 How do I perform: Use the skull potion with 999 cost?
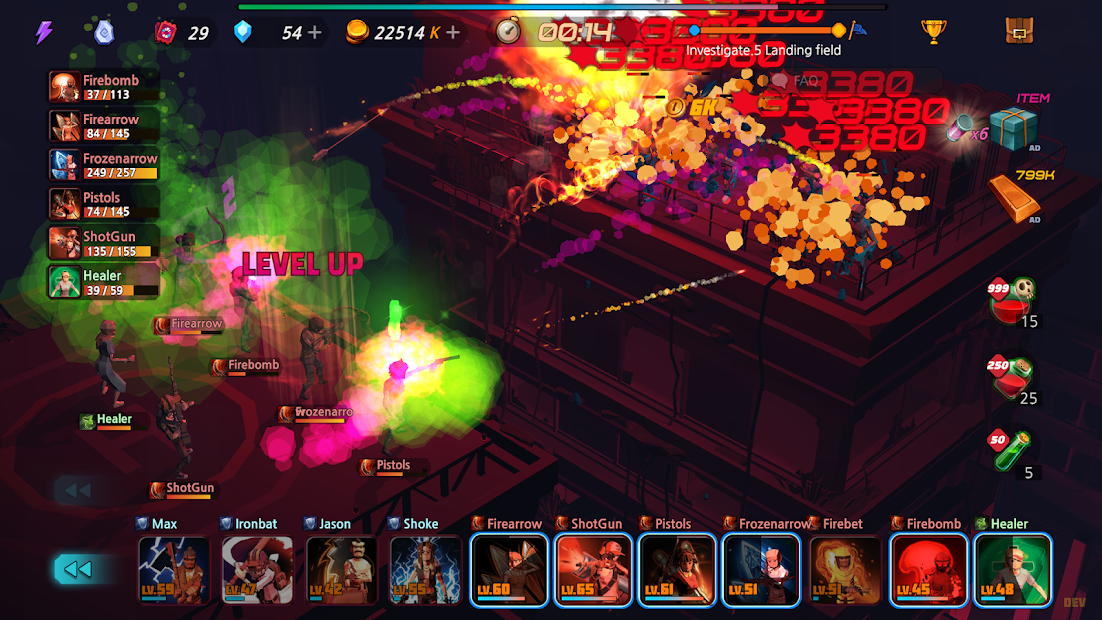pos(1012,300)
